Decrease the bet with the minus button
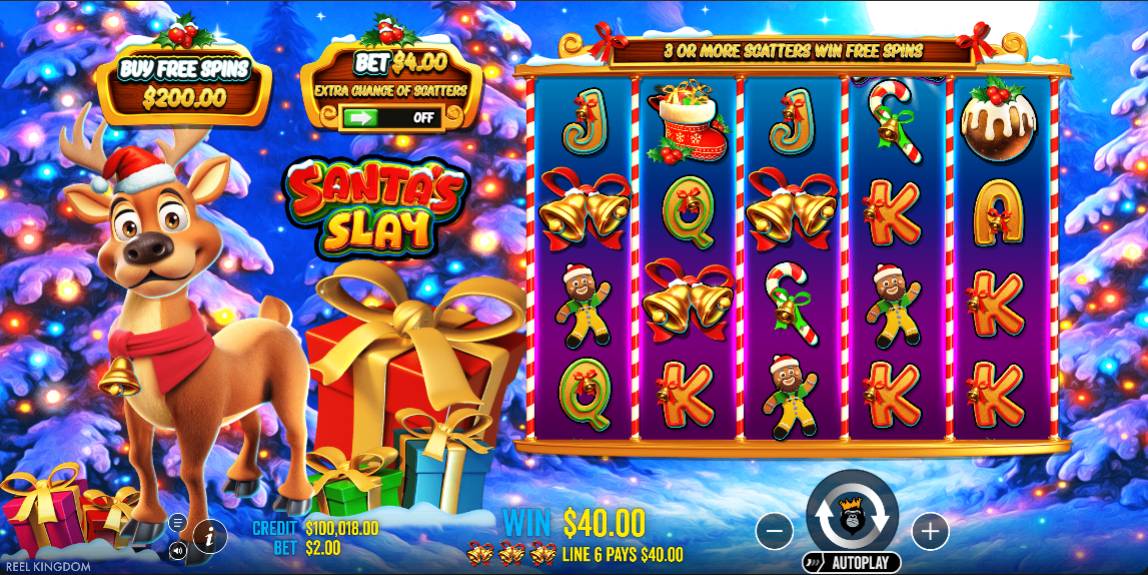 coord(775,532)
